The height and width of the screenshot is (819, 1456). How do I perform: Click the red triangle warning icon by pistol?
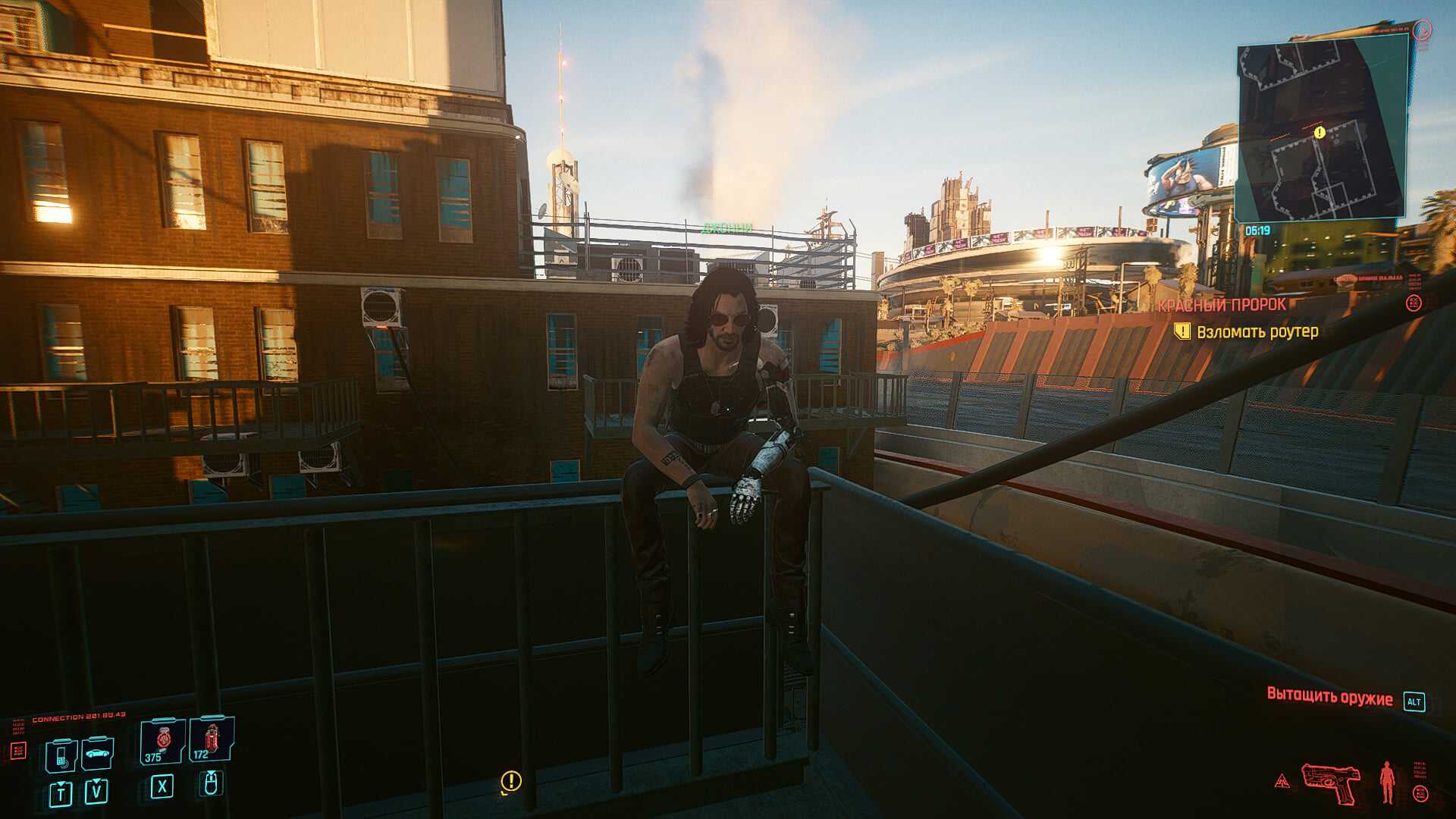pos(1282,780)
